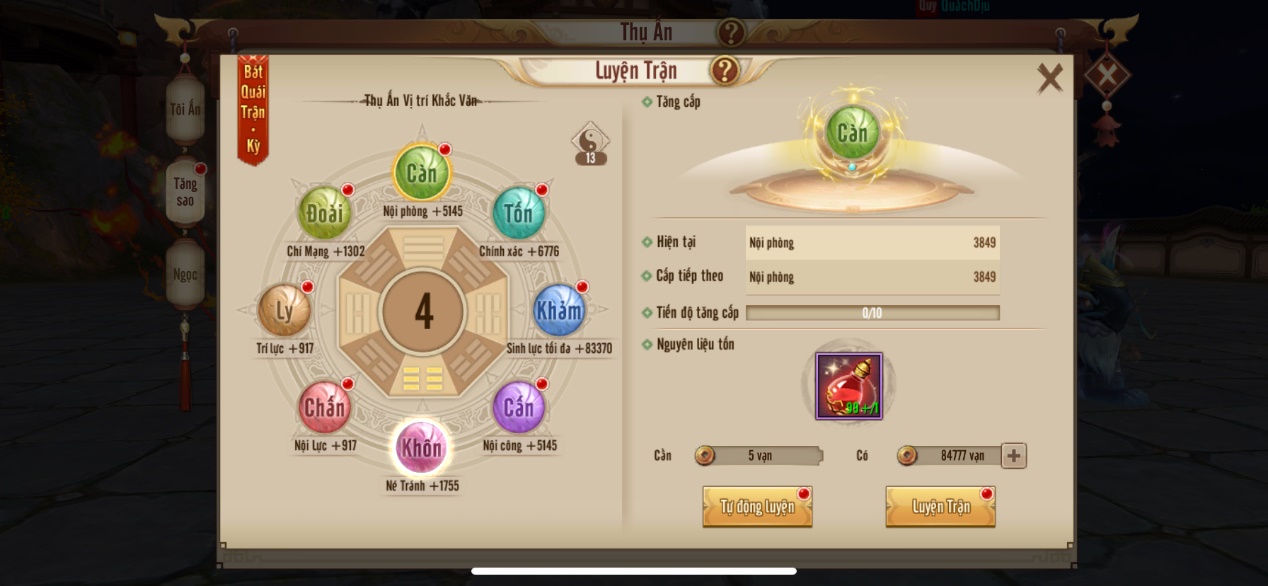Image resolution: width=1268 pixels, height=586 pixels.
Task: Open the yin-yang icon showing 13
Action: 590,143
